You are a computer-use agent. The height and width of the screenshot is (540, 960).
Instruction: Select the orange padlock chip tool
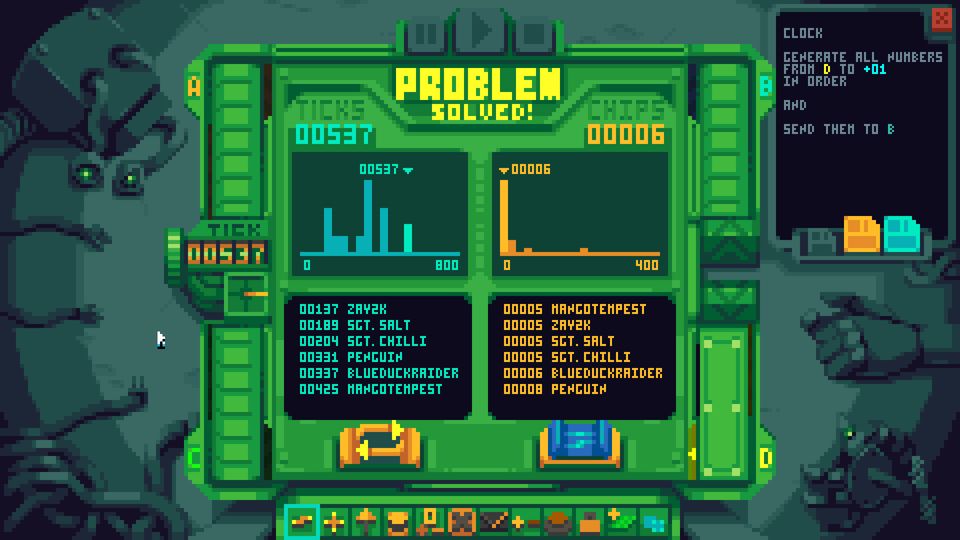click(x=588, y=521)
